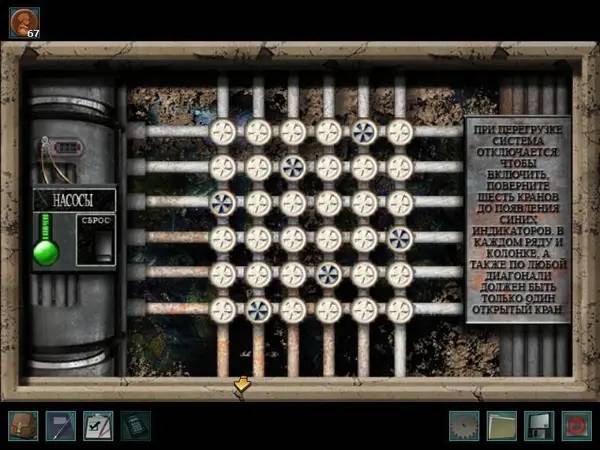Show the checklist task list

(x=98, y=425)
